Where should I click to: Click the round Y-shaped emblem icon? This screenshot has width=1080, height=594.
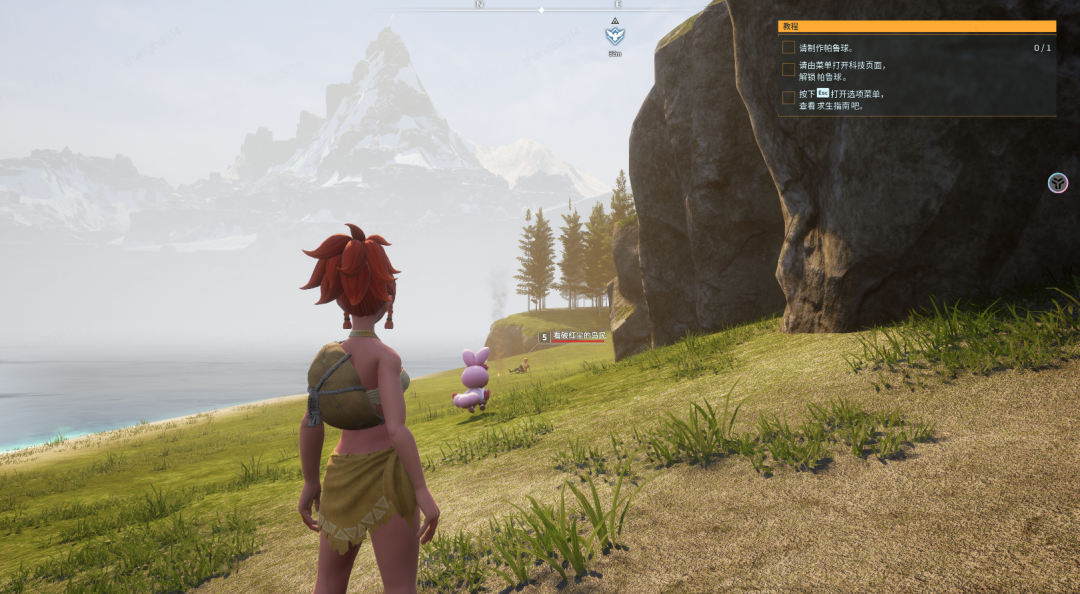point(1058,183)
